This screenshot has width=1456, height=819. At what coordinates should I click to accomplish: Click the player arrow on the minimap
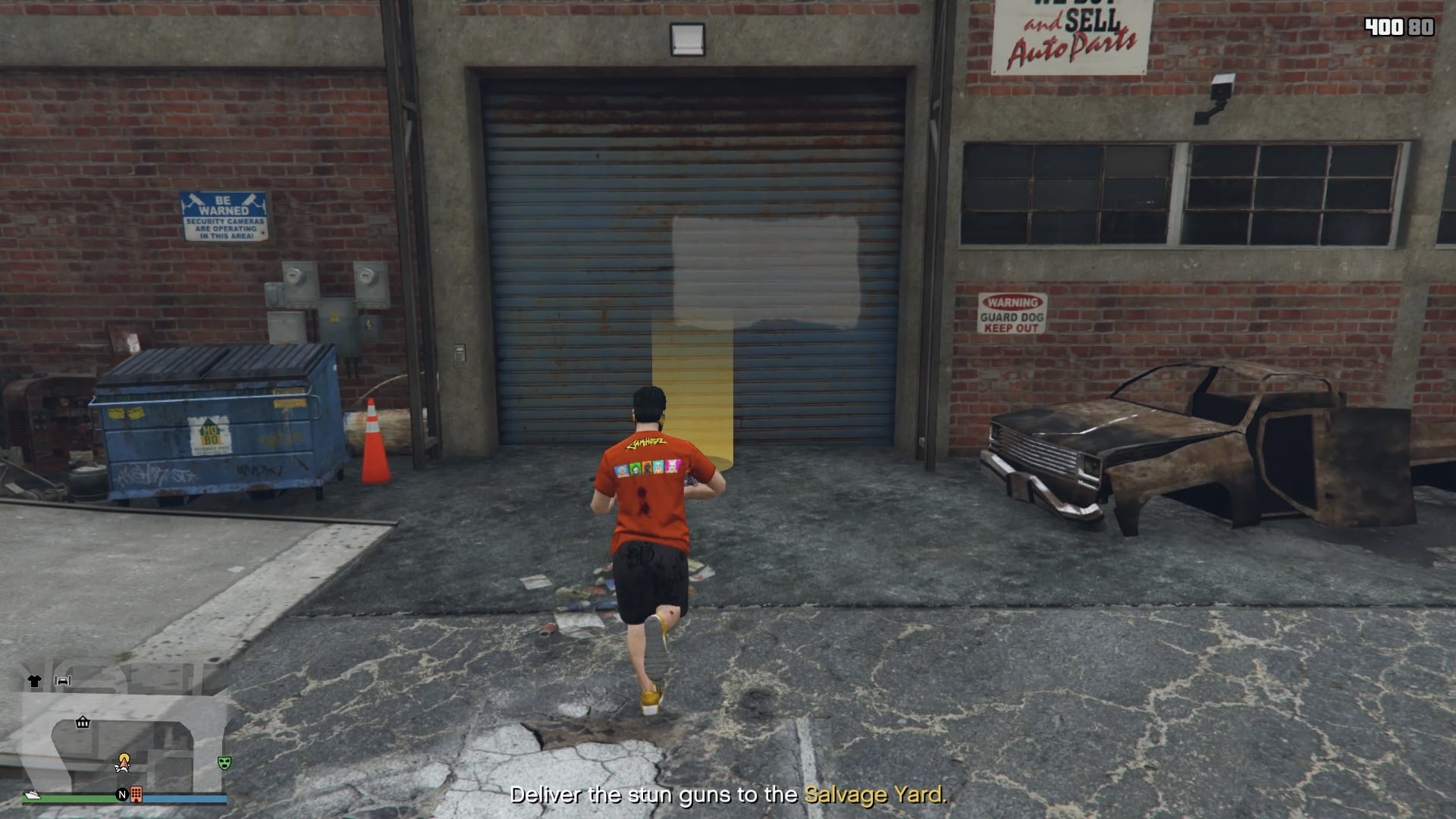point(124,764)
